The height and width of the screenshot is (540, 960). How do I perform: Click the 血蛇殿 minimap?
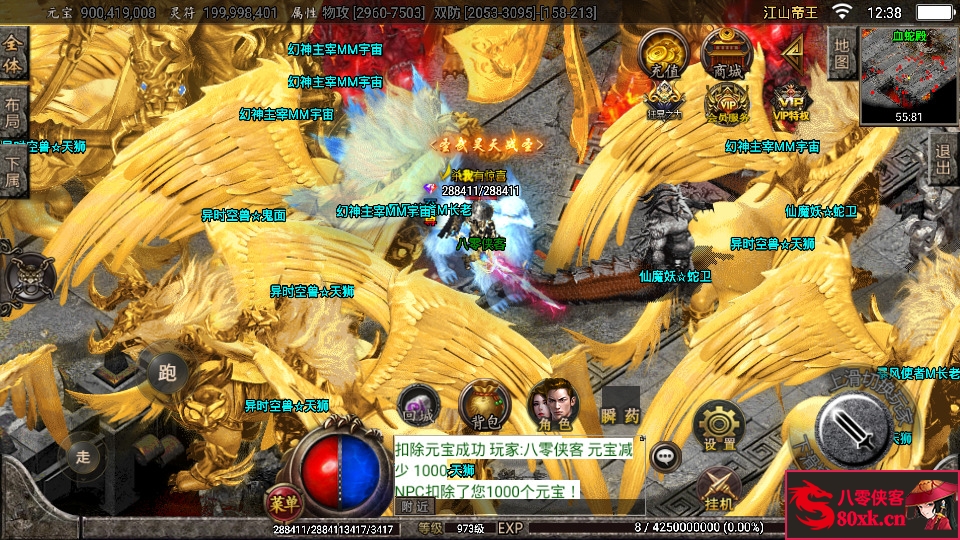[x=909, y=75]
